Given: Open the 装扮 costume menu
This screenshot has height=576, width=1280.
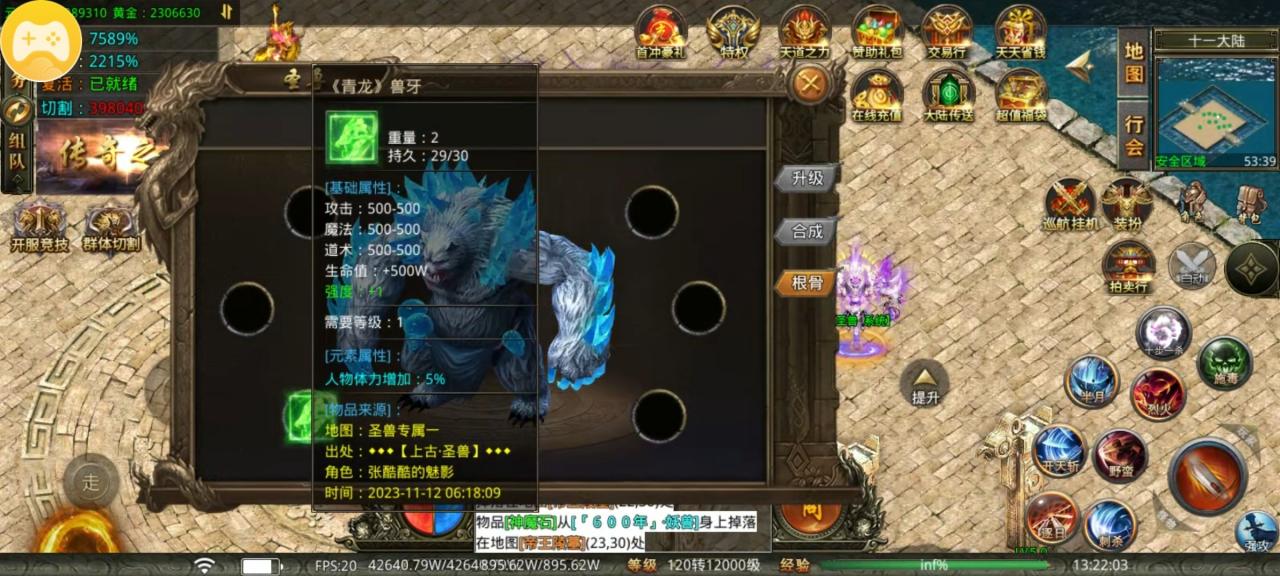Looking at the screenshot, I should [1127, 205].
